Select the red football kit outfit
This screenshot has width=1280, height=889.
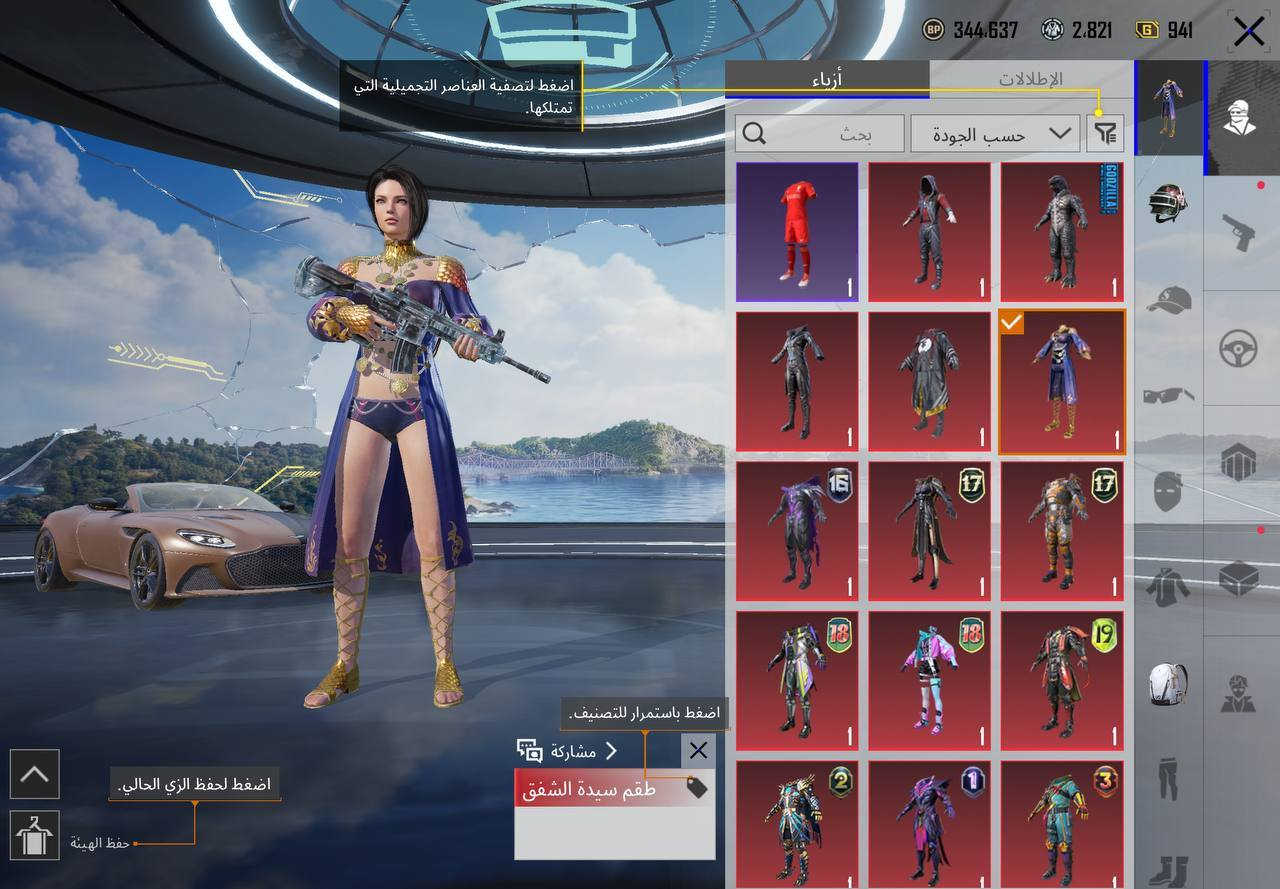(797, 232)
